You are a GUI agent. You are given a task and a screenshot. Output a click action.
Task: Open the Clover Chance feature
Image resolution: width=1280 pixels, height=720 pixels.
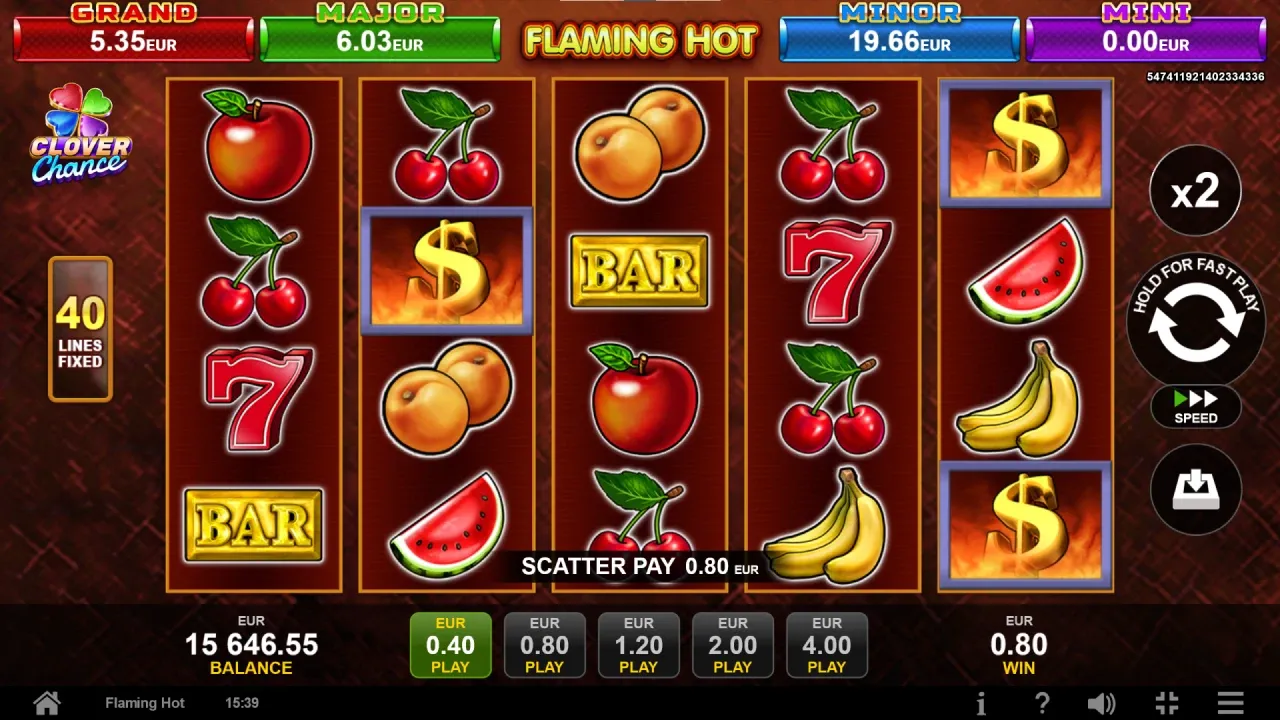click(x=80, y=135)
